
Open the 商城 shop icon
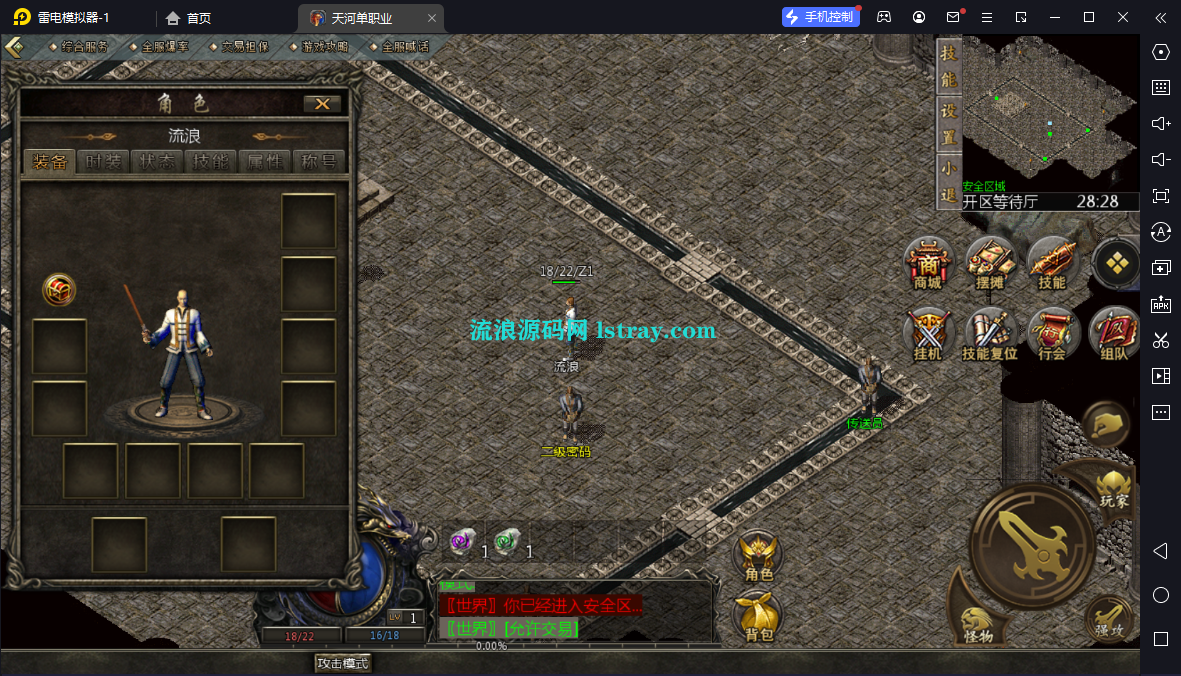tap(928, 264)
